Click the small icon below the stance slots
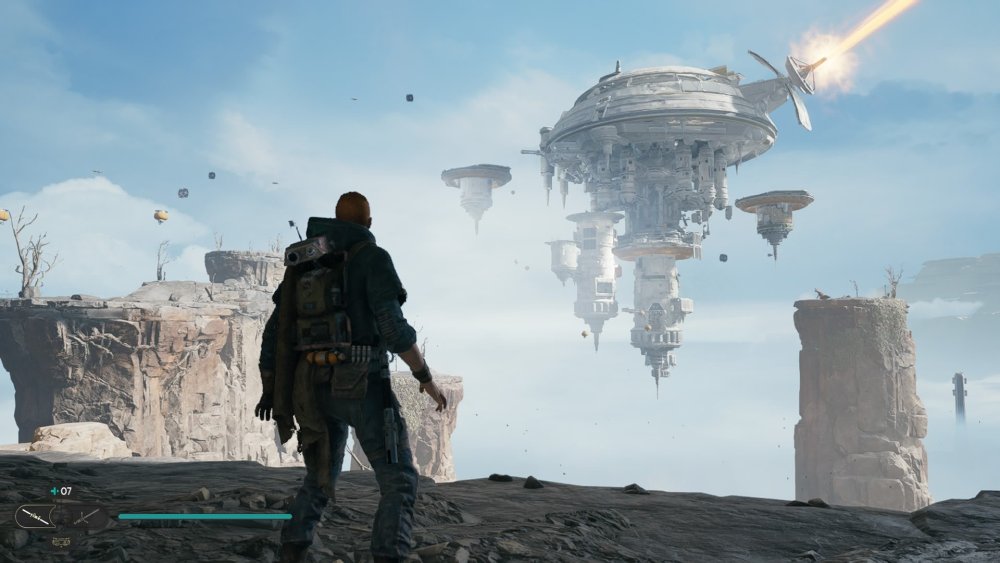 (60, 541)
